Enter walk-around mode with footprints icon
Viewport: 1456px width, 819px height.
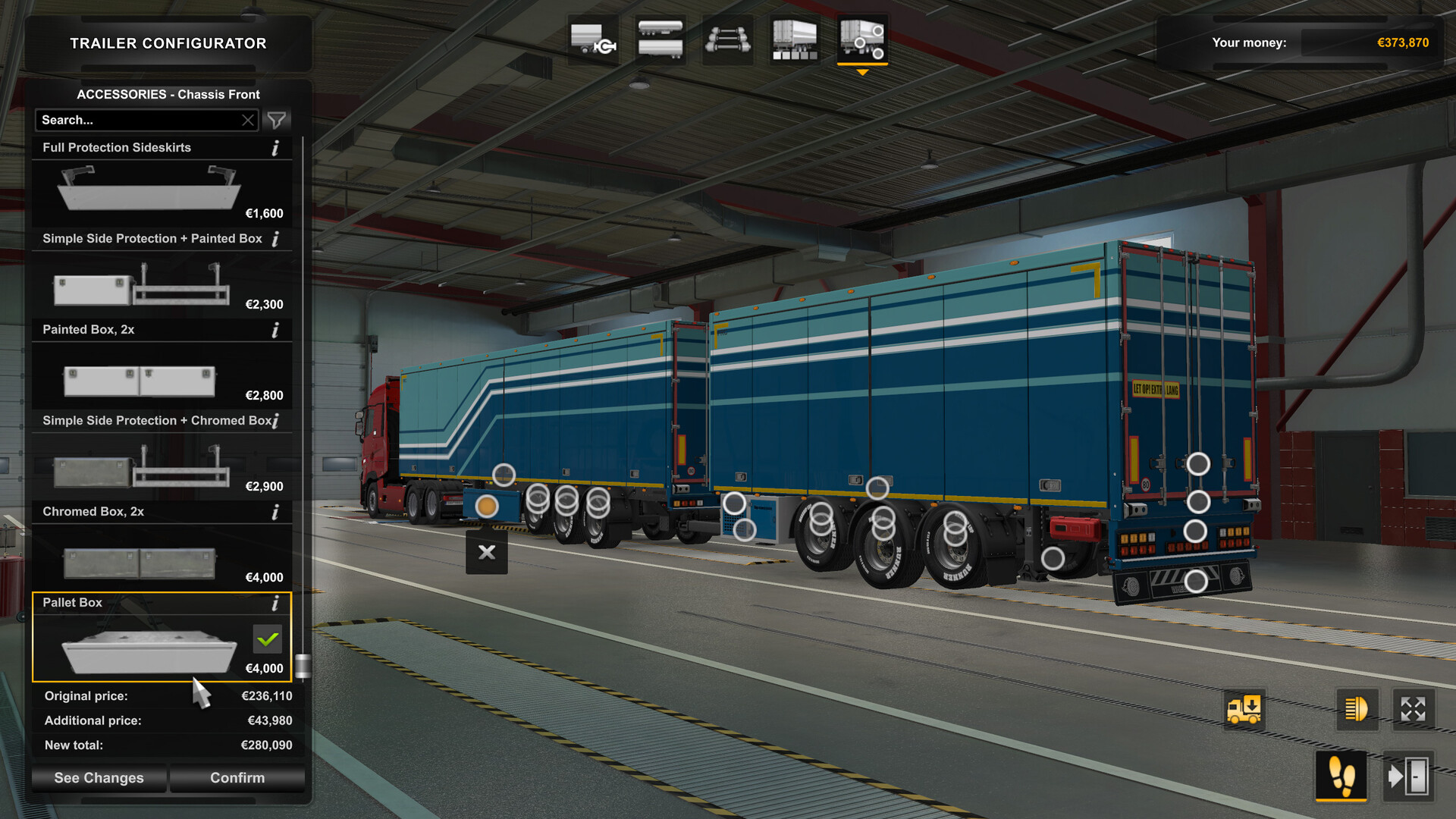(1342, 777)
